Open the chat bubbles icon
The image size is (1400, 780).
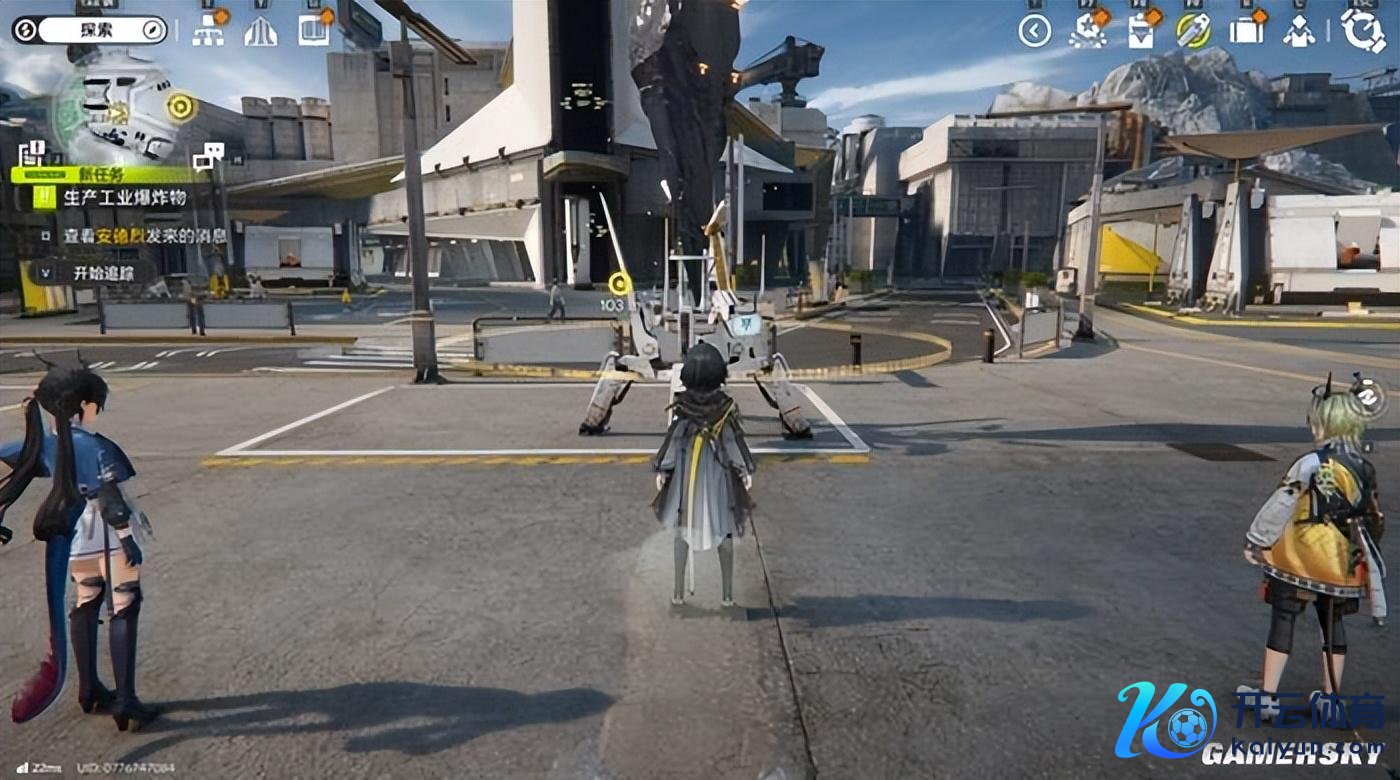pyautogui.click(x=208, y=155)
